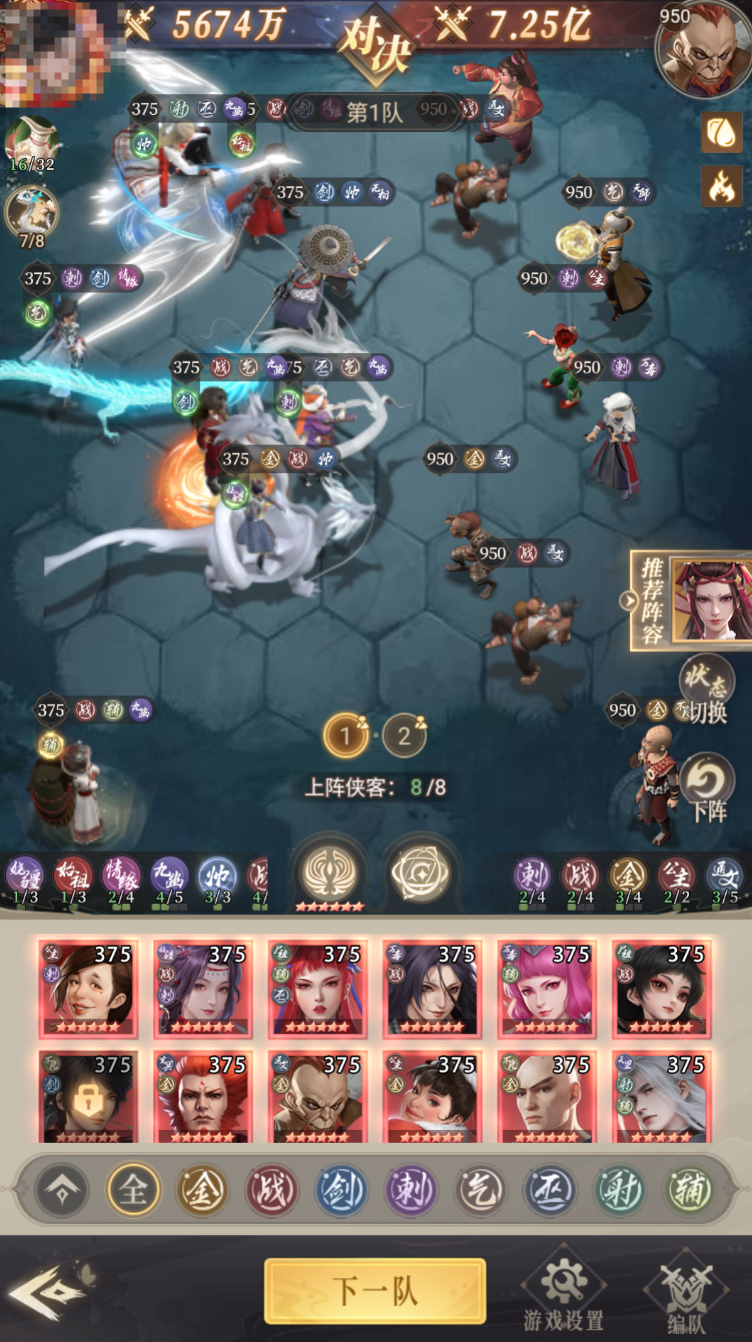The width and height of the screenshot is (752, 1342).
Task: Filter heroes by 刺 class
Action: coord(412,1190)
